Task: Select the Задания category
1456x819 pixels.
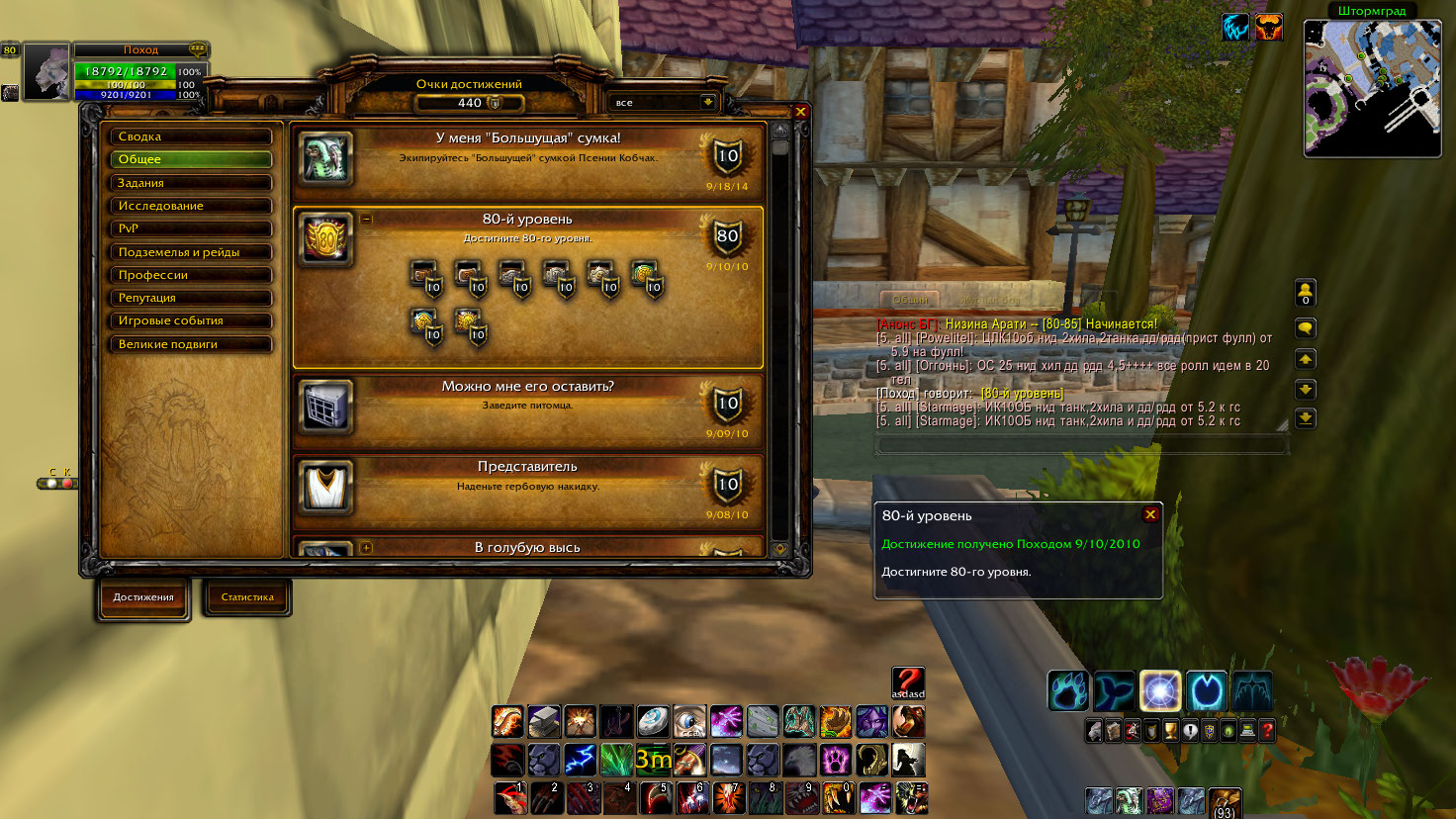Action: pyautogui.click(x=190, y=183)
